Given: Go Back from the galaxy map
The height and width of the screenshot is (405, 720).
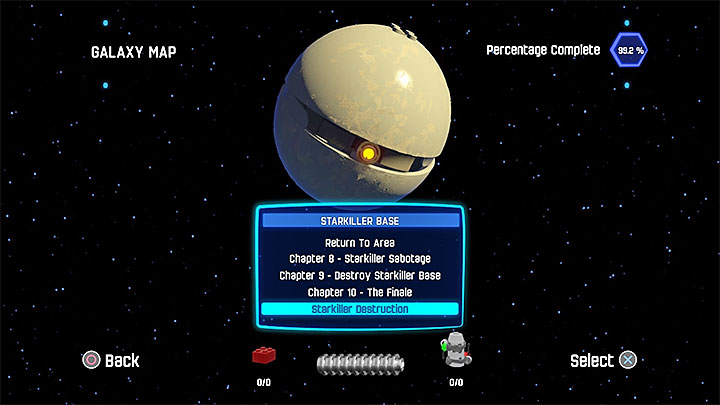Looking at the screenshot, I should 111,360.
